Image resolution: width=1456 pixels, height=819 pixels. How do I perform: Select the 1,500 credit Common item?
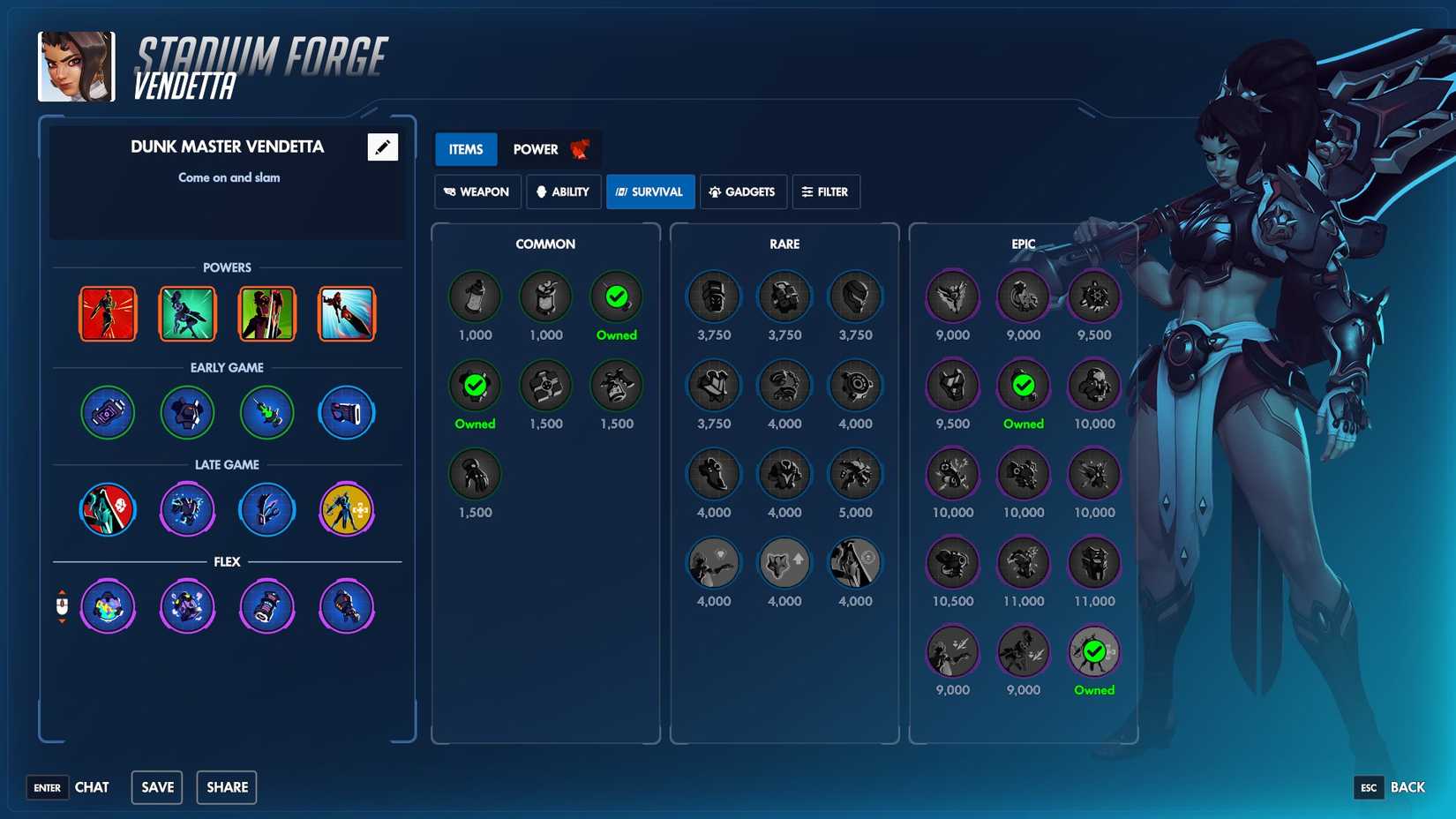(x=475, y=474)
